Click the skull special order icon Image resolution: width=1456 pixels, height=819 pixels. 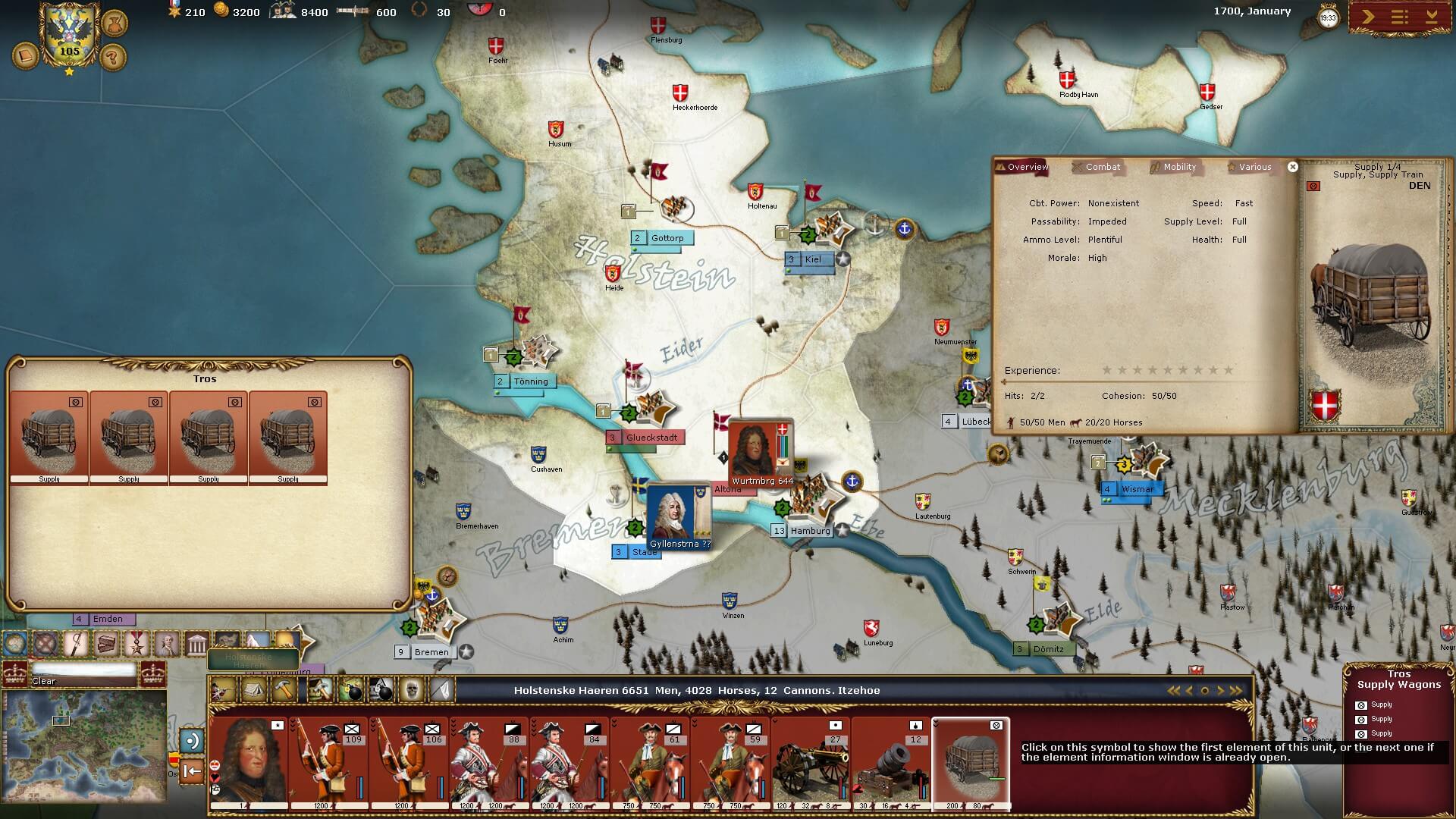tap(410, 690)
